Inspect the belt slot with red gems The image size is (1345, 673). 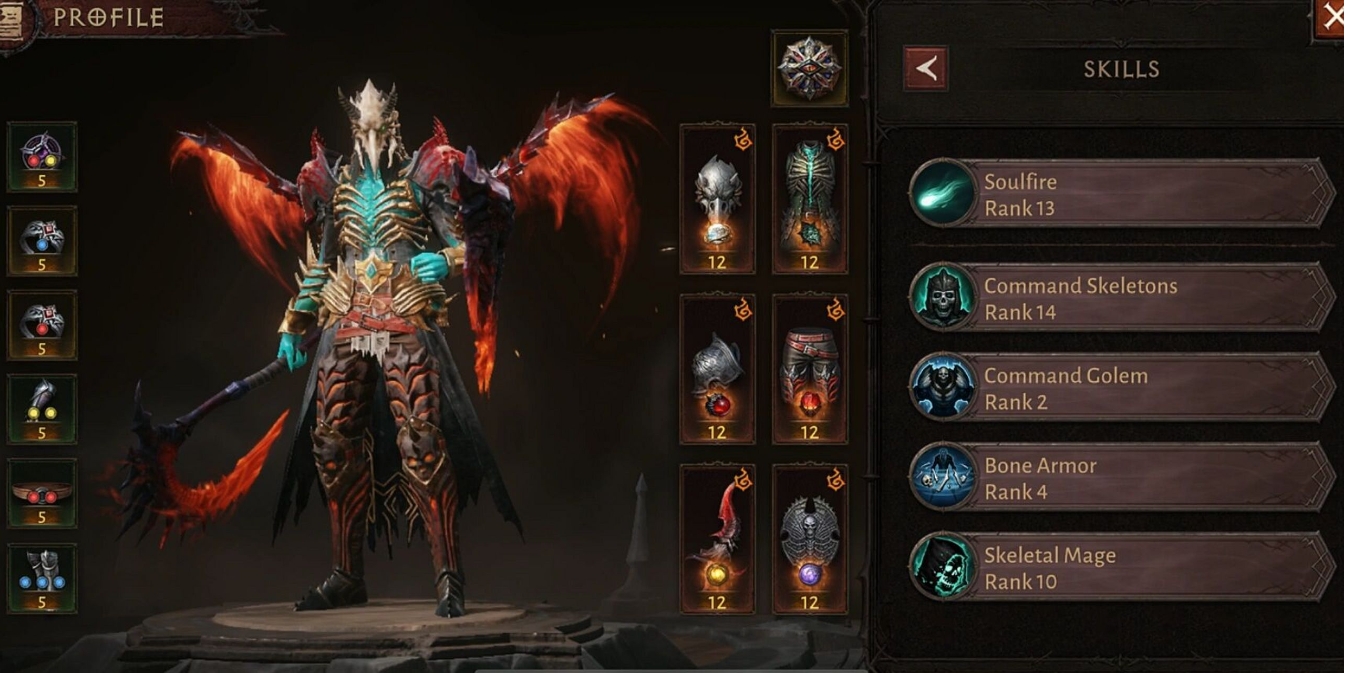point(42,493)
